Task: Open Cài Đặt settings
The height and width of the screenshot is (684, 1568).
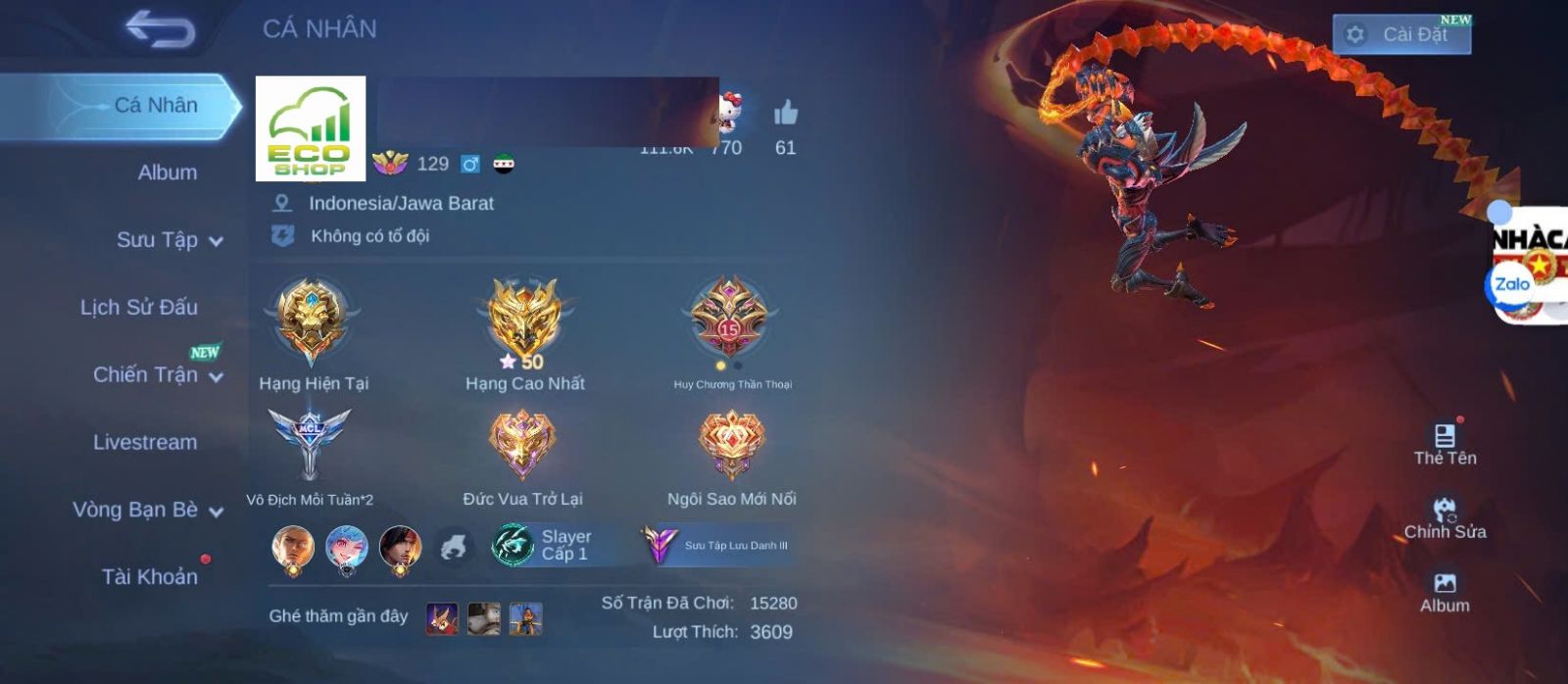Action: 1401,35
